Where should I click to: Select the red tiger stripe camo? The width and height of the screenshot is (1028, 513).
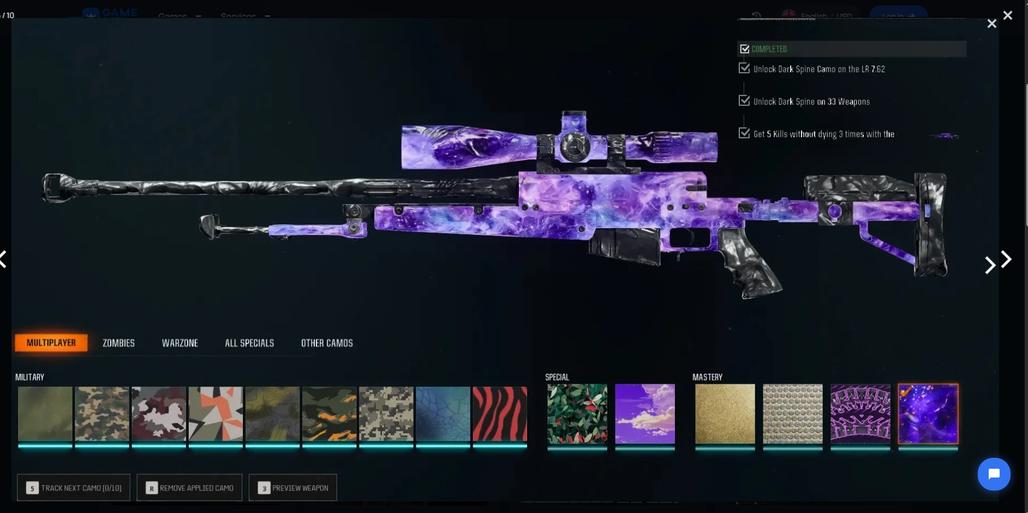coord(499,414)
